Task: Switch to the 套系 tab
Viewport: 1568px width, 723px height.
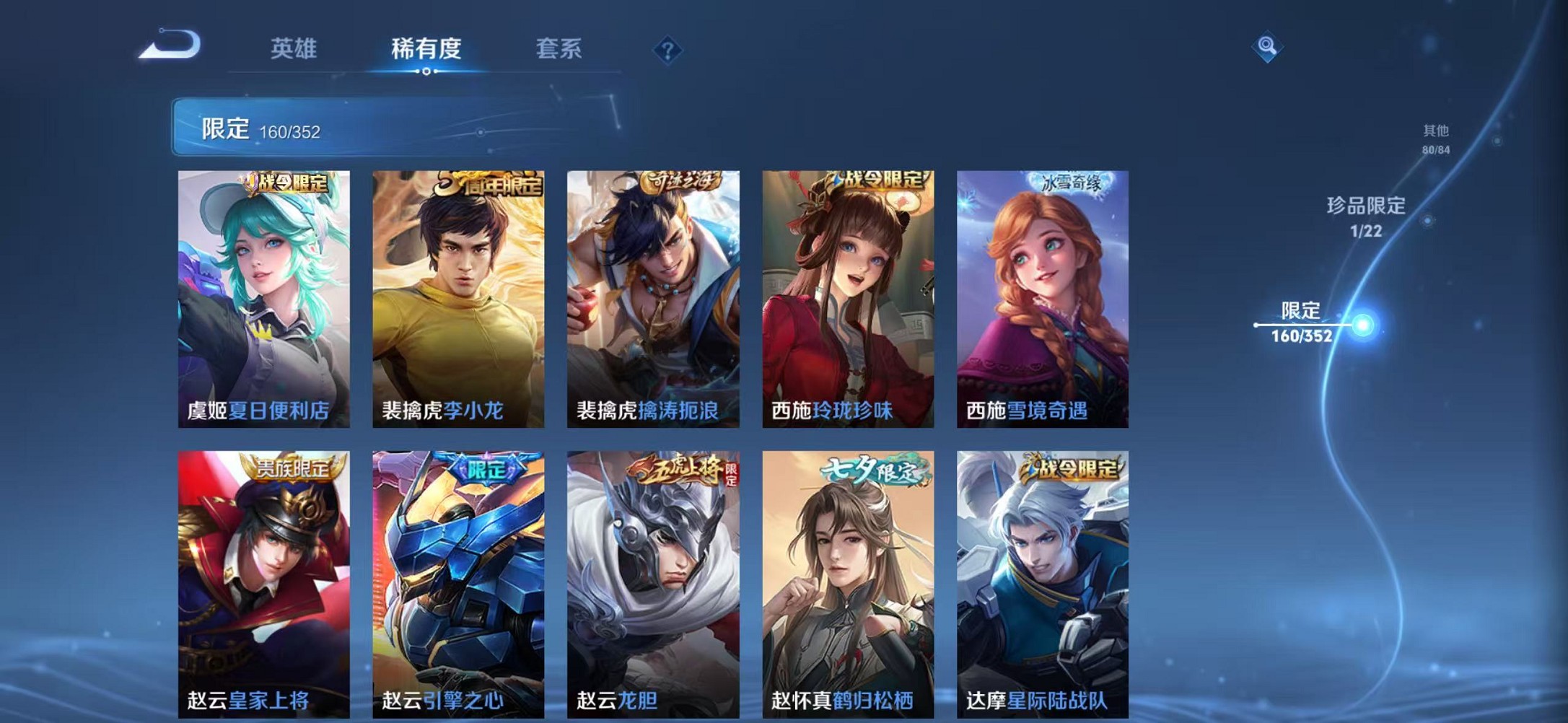Action: (x=558, y=49)
